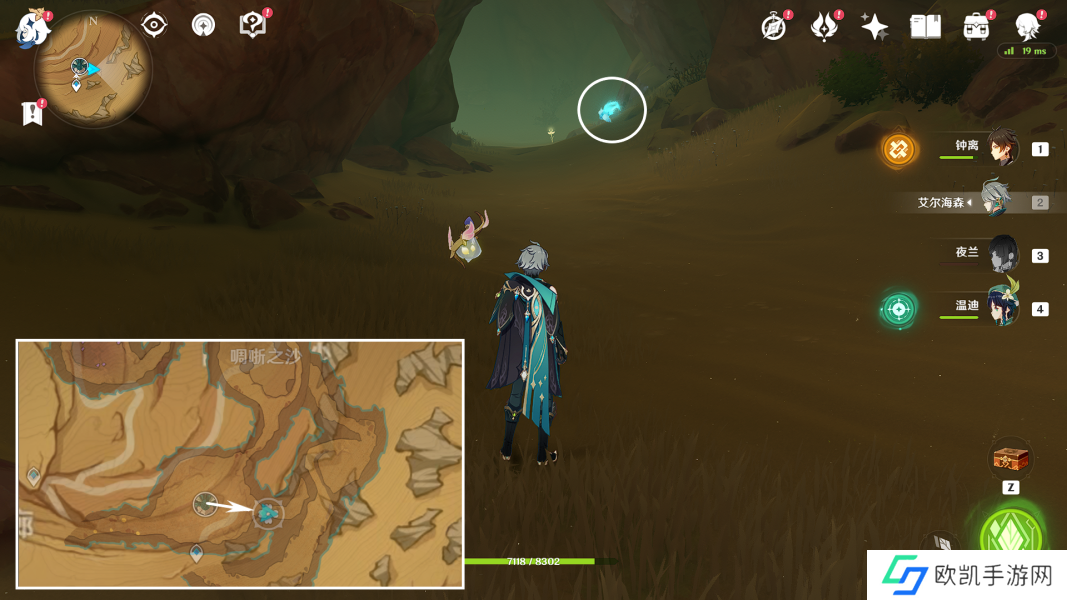
Task: Open the compass events icon
Action: click(x=774, y=27)
